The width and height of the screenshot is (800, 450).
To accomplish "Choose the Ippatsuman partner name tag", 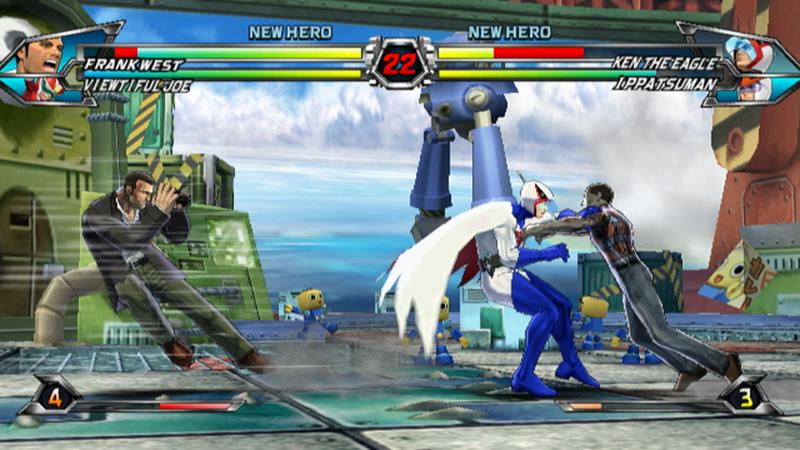I will pyautogui.click(x=667, y=85).
